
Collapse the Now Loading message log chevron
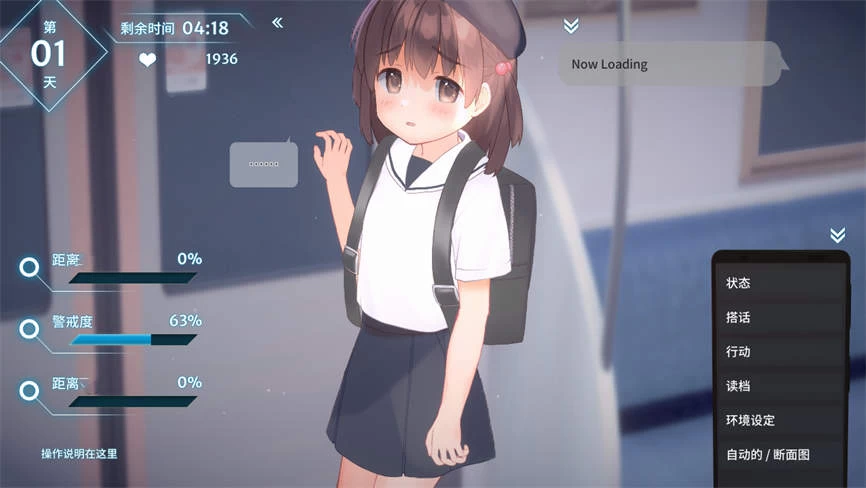click(571, 26)
